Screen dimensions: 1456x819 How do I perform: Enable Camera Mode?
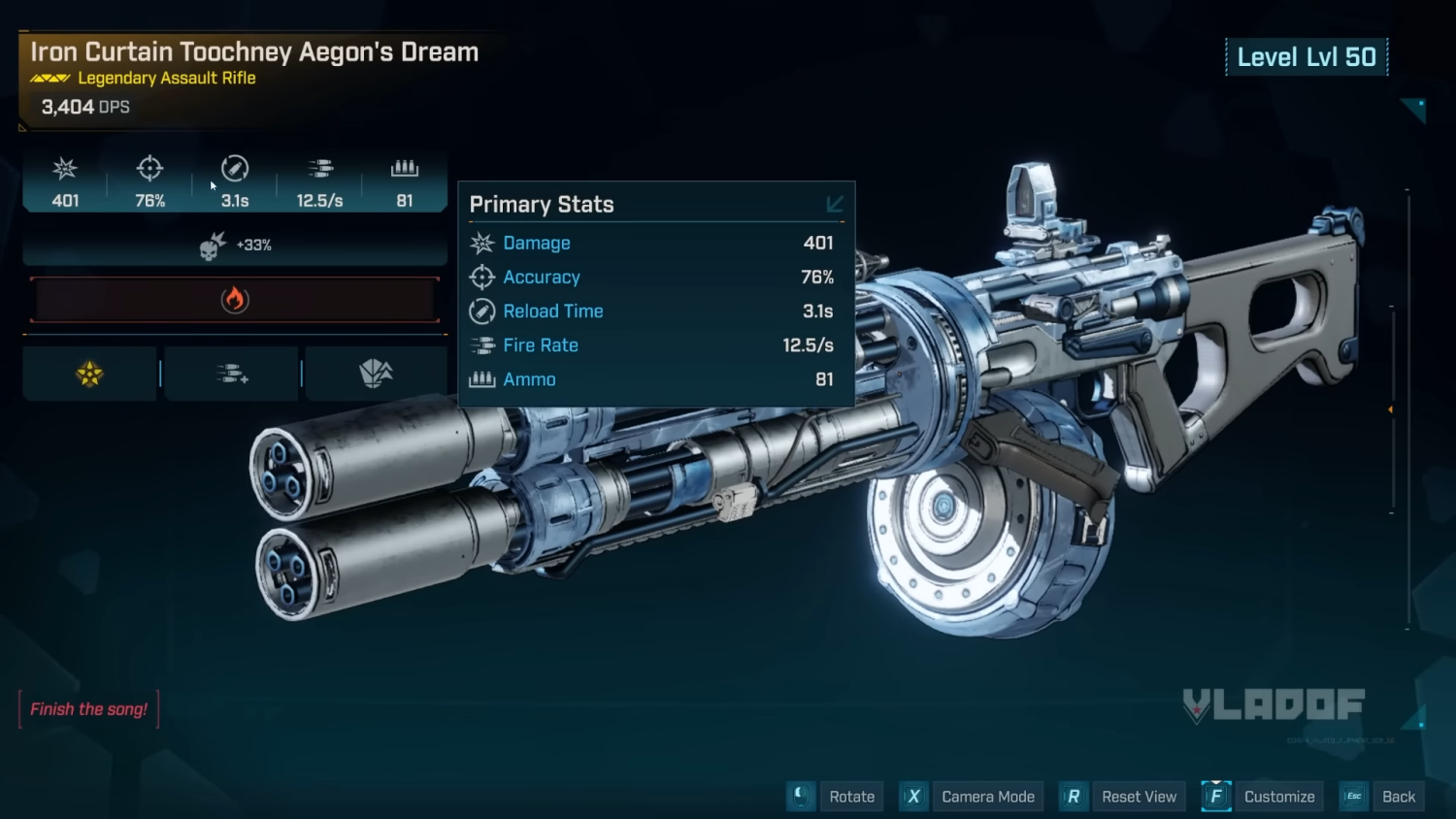pyautogui.click(x=987, y=797)
